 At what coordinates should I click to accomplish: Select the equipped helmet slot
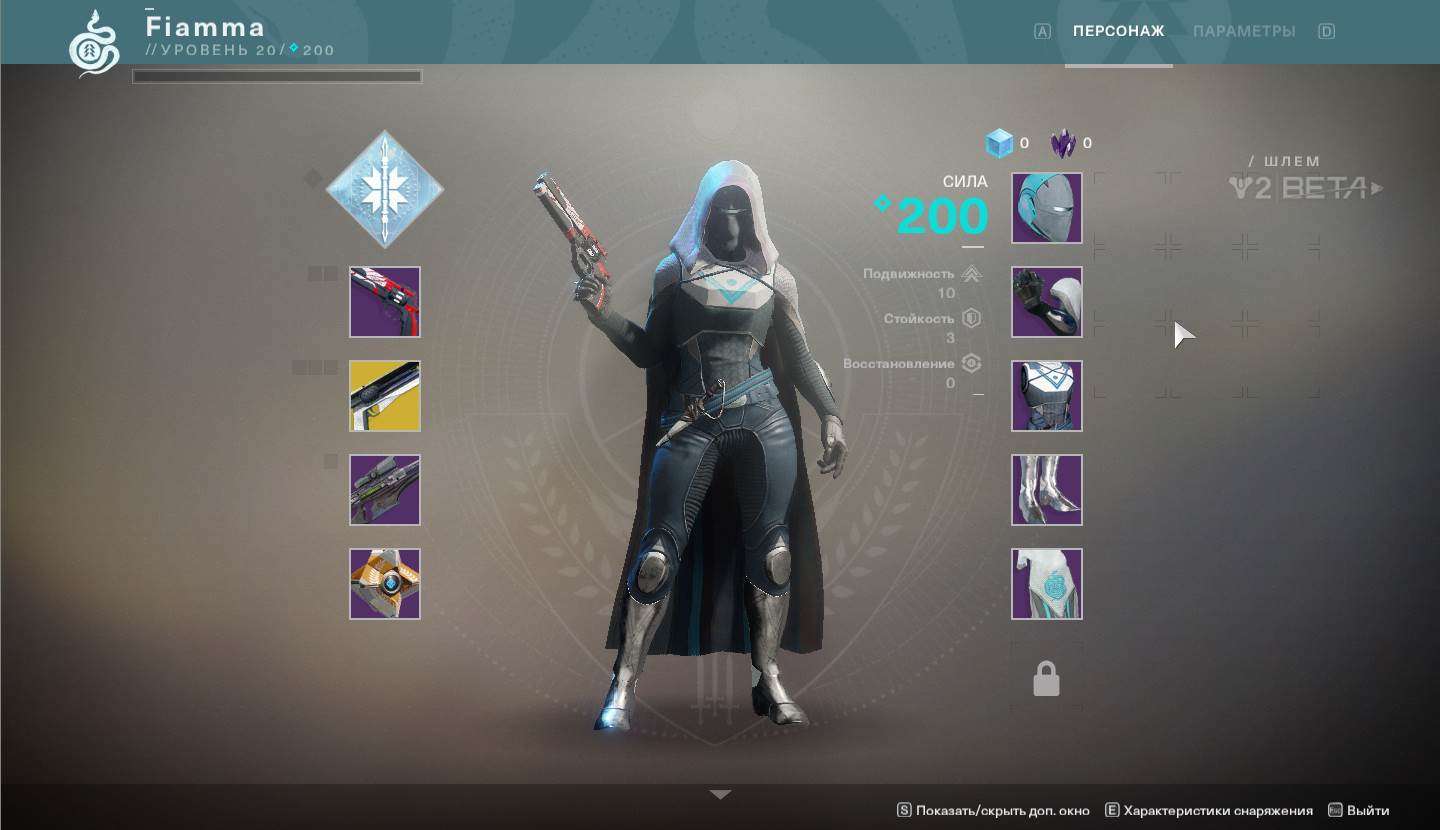(x=1047, y=208)
